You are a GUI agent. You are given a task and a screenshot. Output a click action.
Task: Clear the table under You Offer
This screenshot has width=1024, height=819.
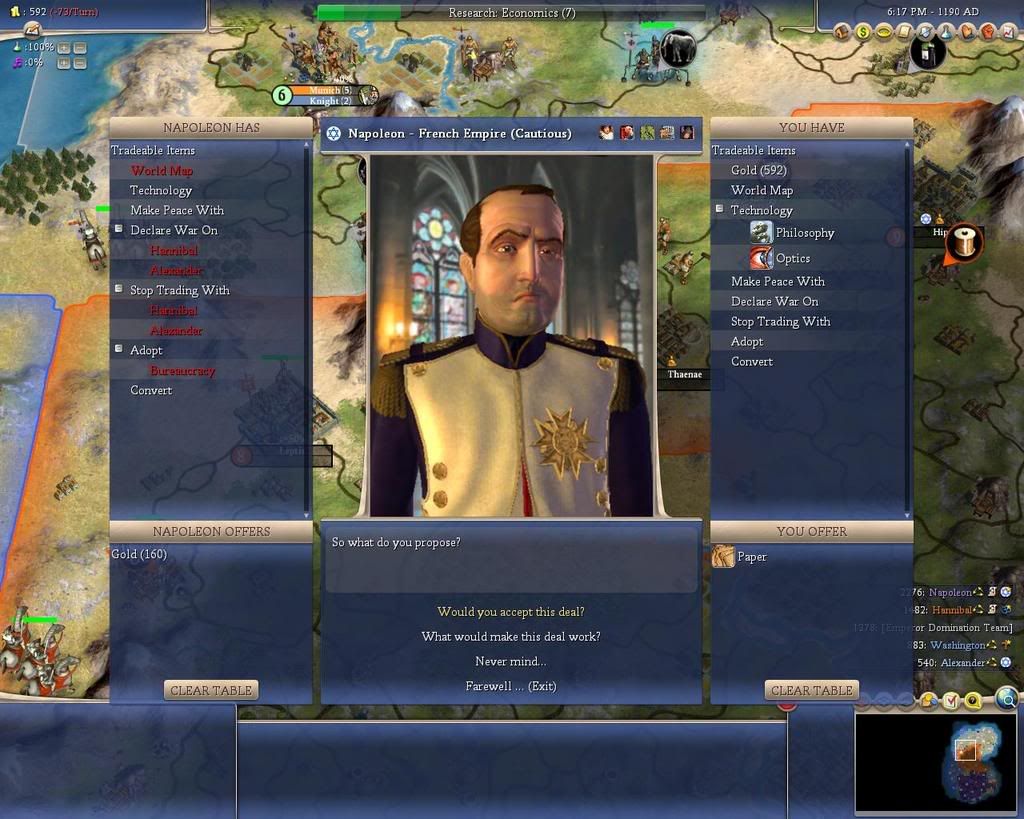pos(811,690)
